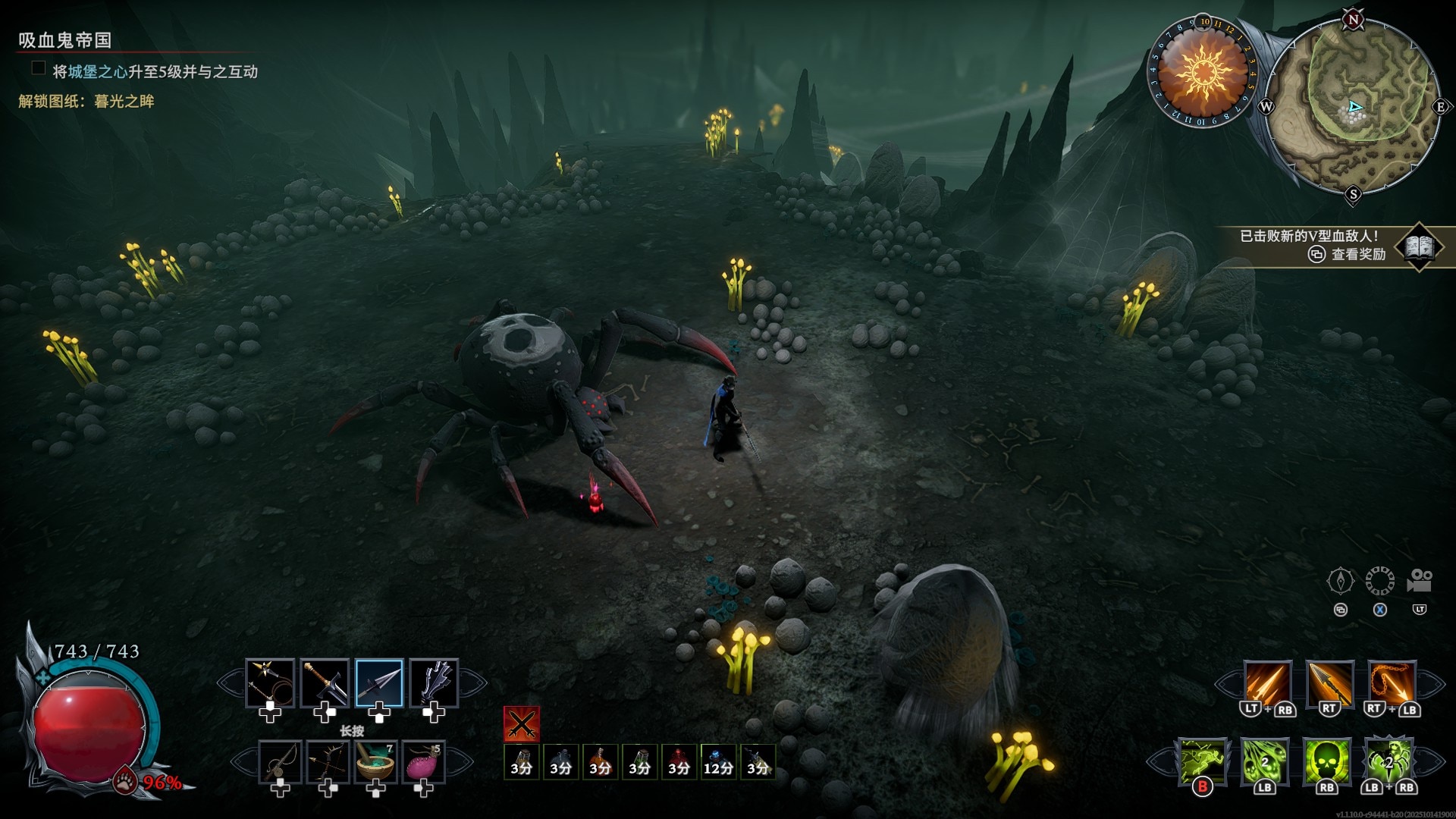Image resolution: width=1456 pixels, height=819 pixels.
Task: Select the spiked whip weapon slot
Action: coord(270,683)
